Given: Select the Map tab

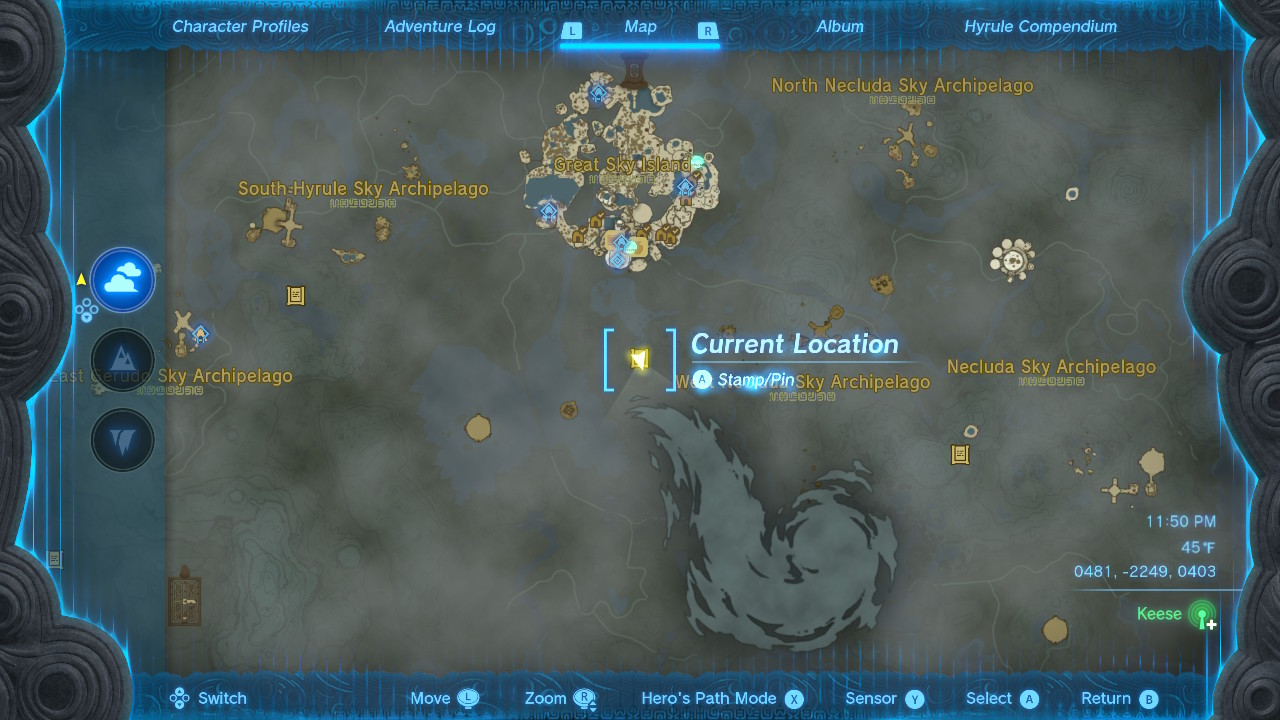Looking at the screenshot, I should click(x=640, y=27).
